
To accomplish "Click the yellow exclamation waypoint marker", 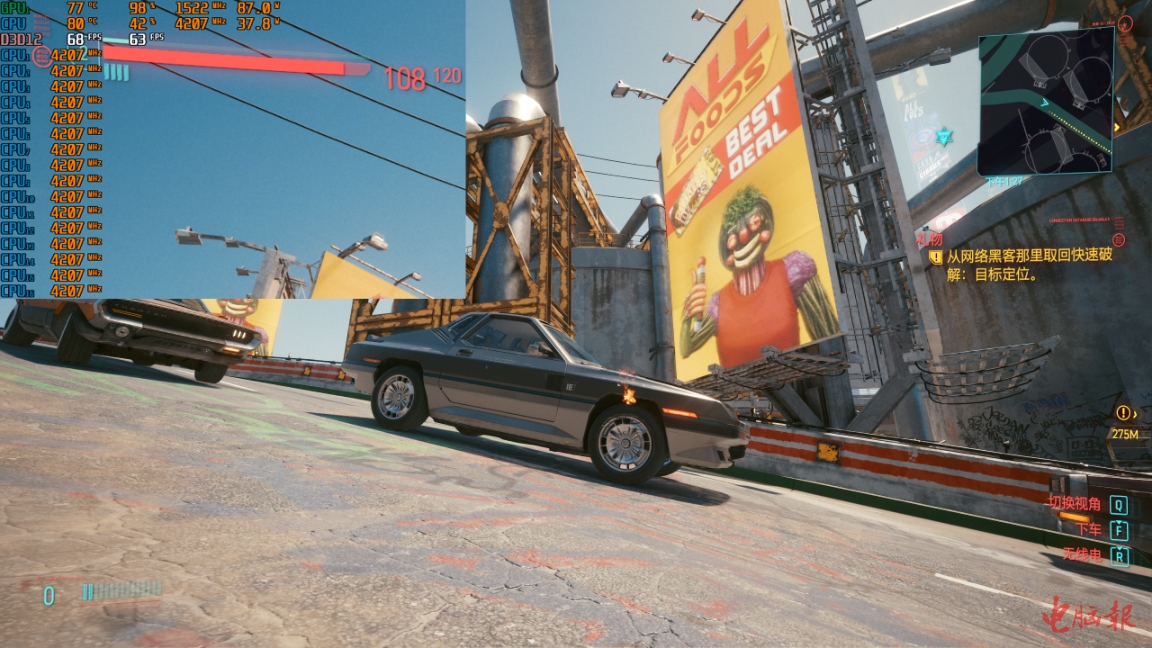I will pos(1126,413).
